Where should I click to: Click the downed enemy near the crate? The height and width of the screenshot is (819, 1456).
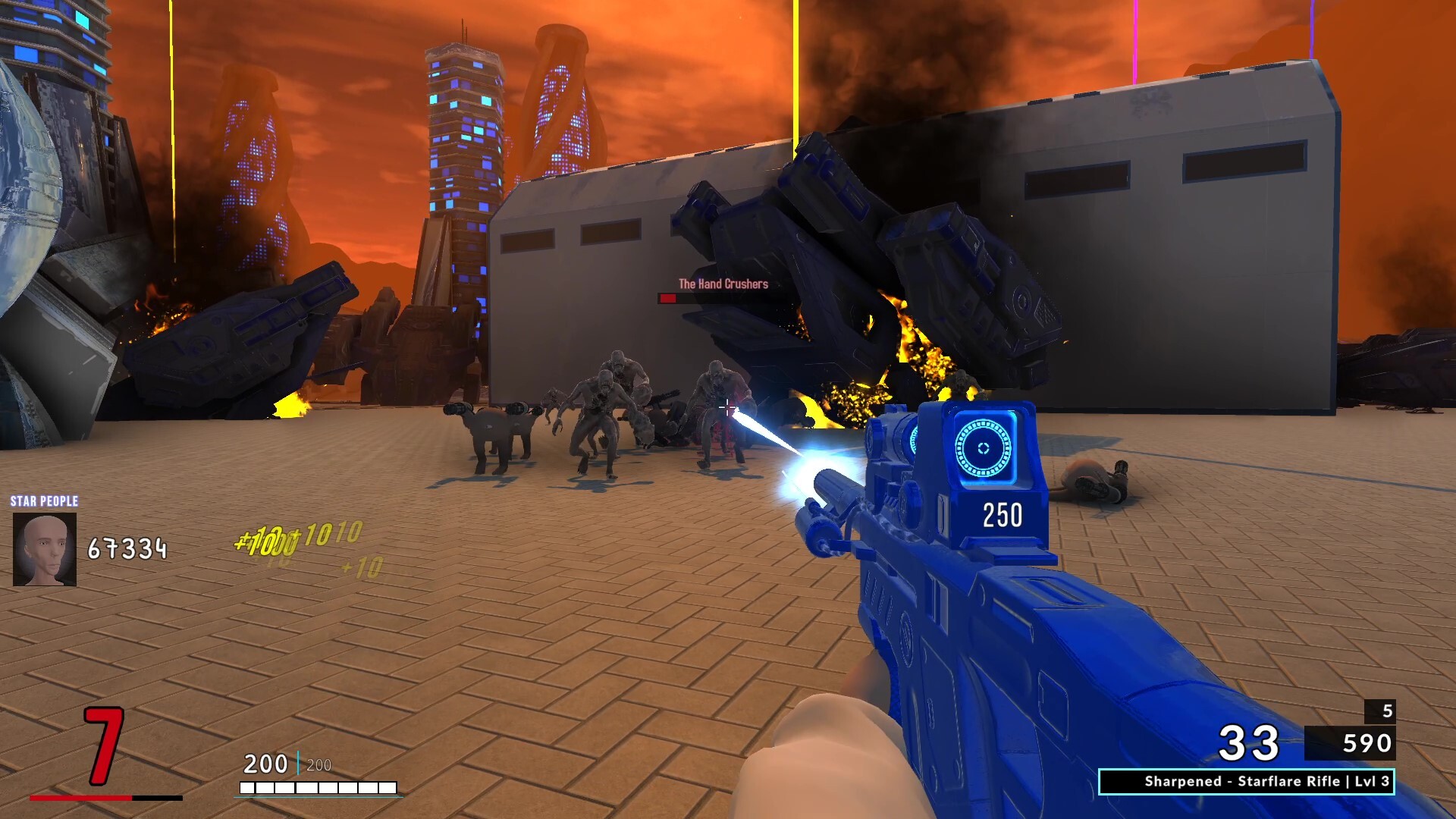(1094, 478)
